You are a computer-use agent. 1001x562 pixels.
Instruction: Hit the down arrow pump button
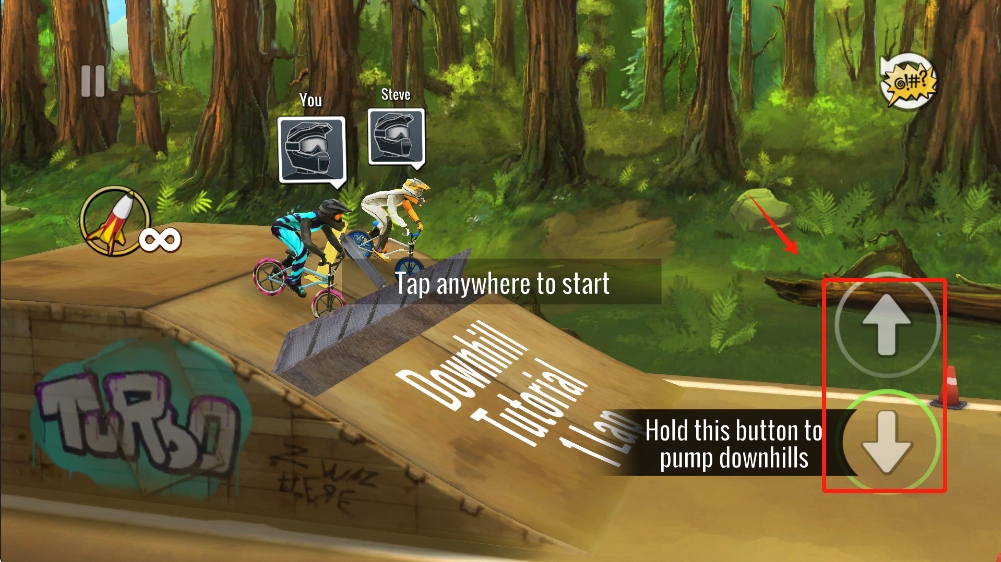(887, 440)
